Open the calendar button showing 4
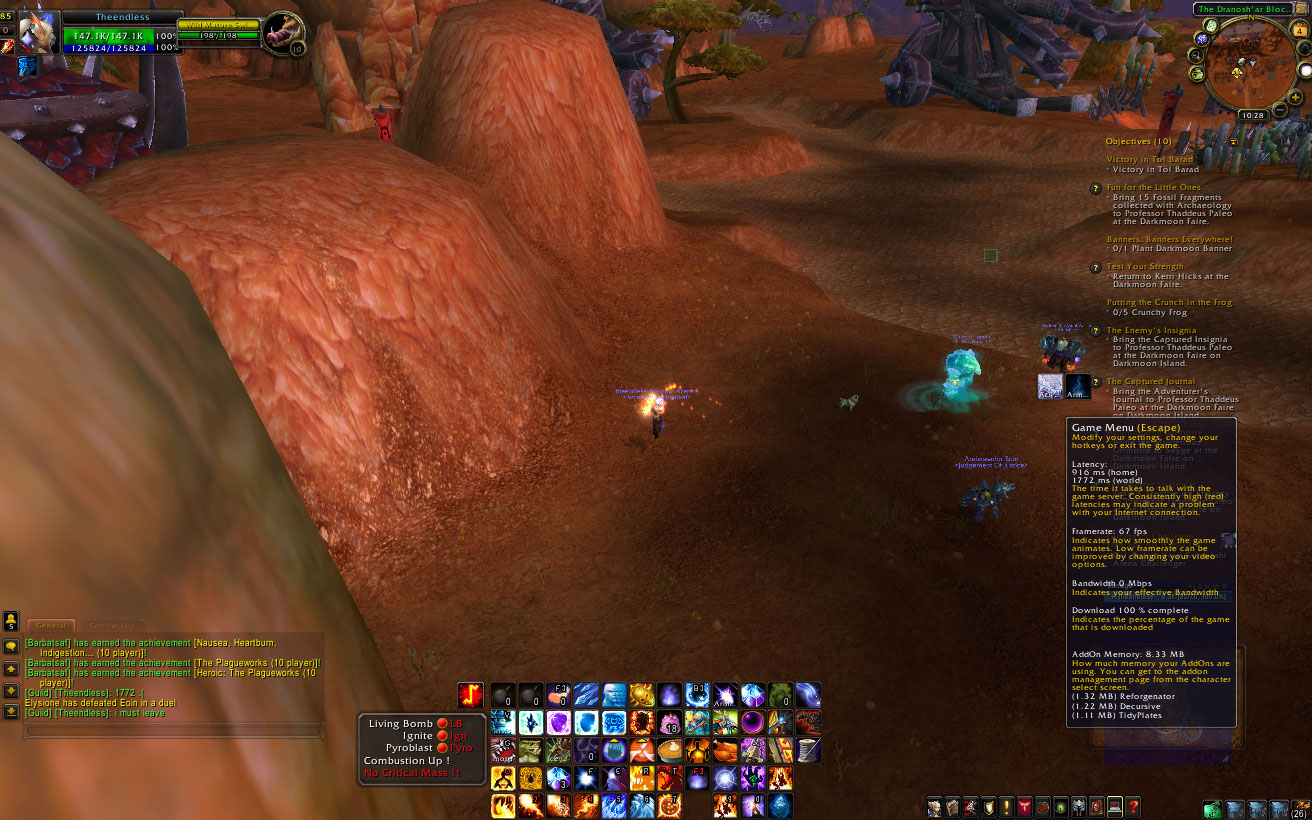Image resolution: width=1312 pixels, height=820 pixels. tap(1300, 31)
